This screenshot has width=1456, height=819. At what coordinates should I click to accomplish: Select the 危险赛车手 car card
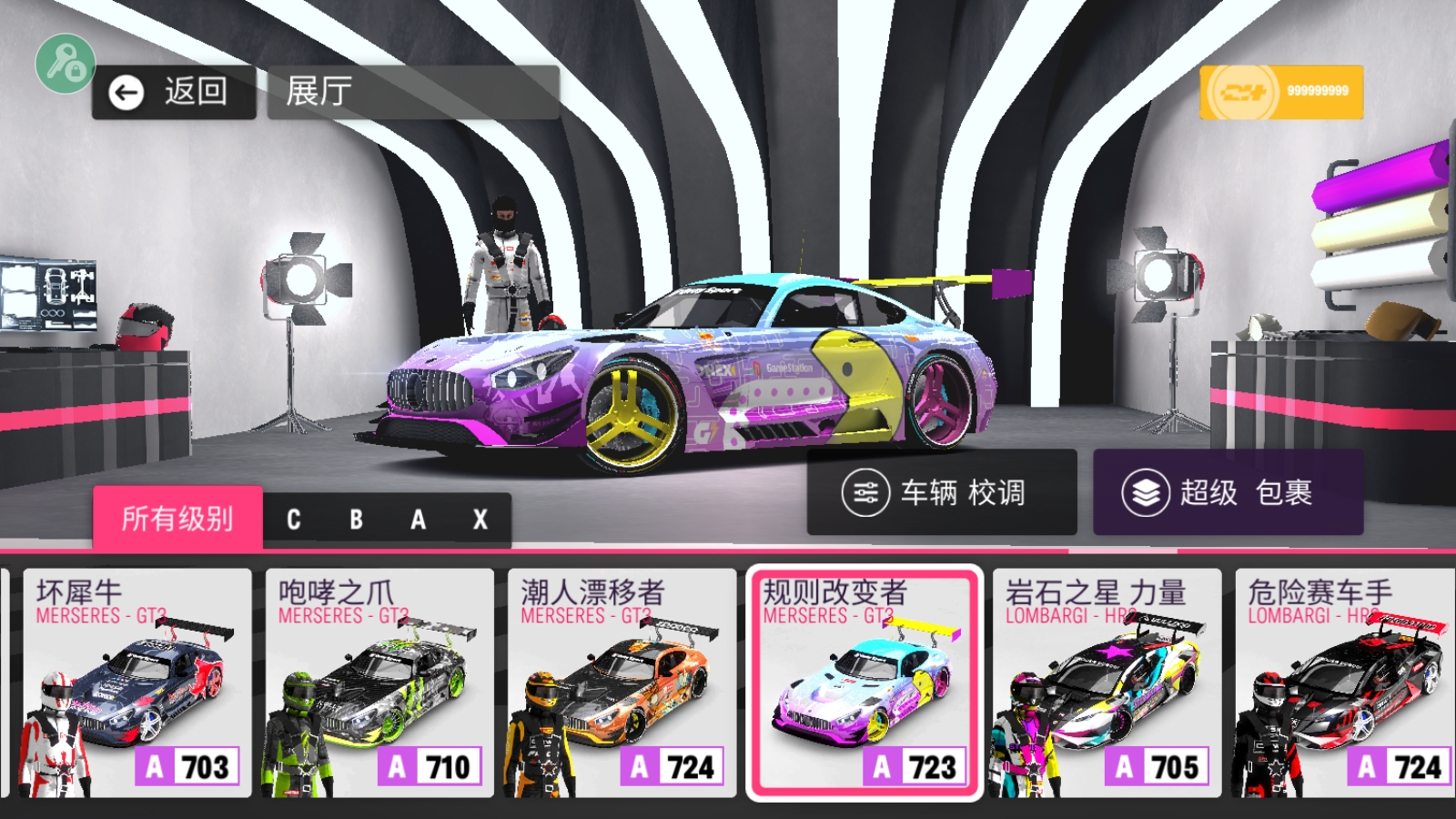1344,682
